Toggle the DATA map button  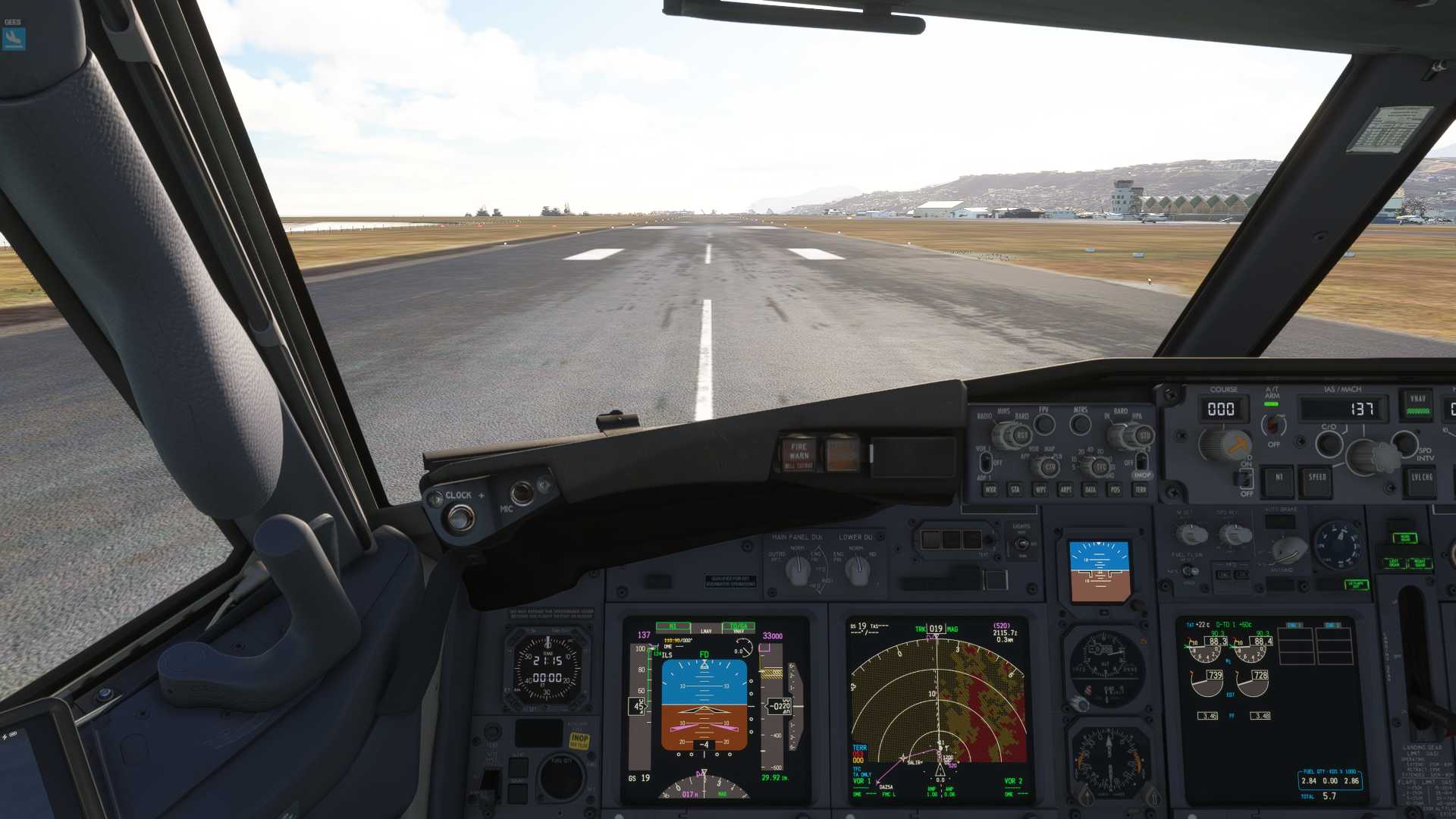(x=1090, y=490)
